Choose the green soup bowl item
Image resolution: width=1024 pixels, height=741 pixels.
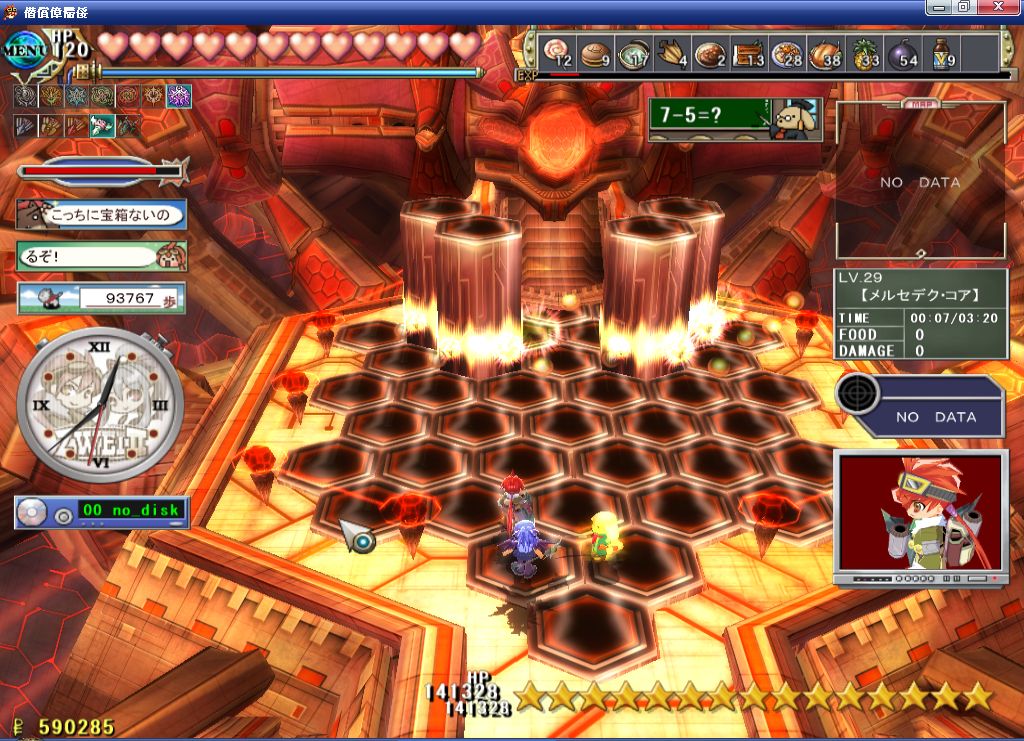[x=633, y=53]
